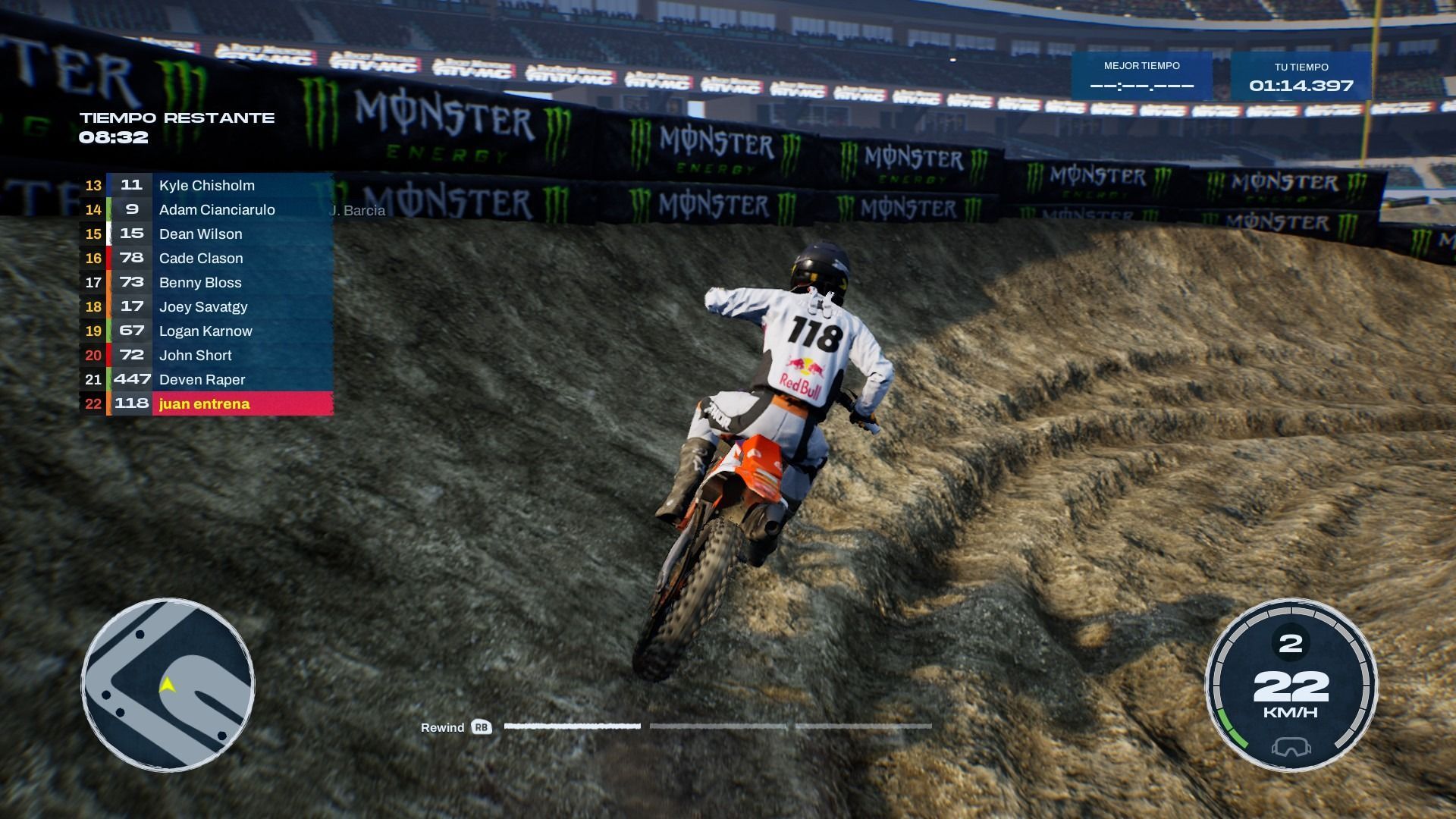The height and width of the screenshot is (819, 1456).
Task: Highlight the juan entrena player row
Action: [205, 404]
